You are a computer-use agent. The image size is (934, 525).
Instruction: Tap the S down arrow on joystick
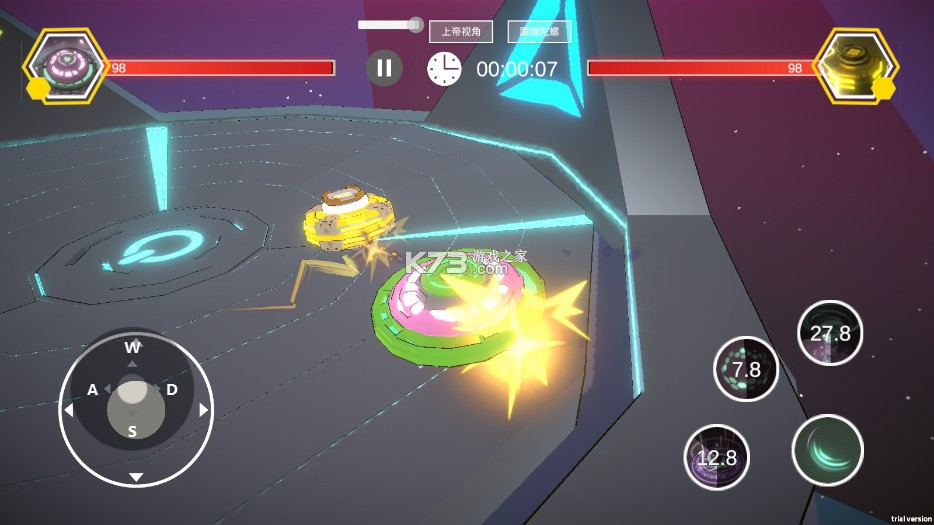click(136, 476)
